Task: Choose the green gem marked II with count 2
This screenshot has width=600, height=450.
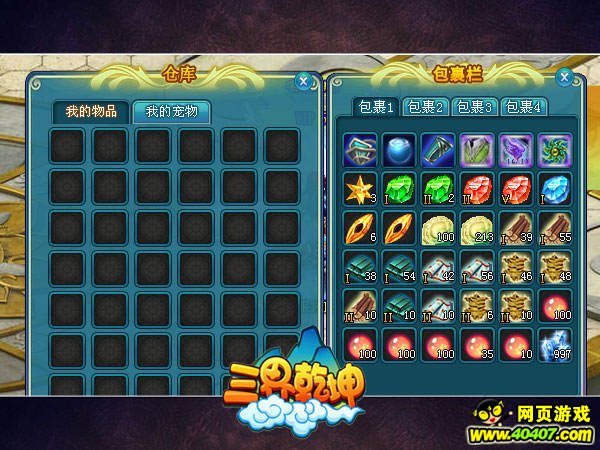Action: click(x=436, y=188)
